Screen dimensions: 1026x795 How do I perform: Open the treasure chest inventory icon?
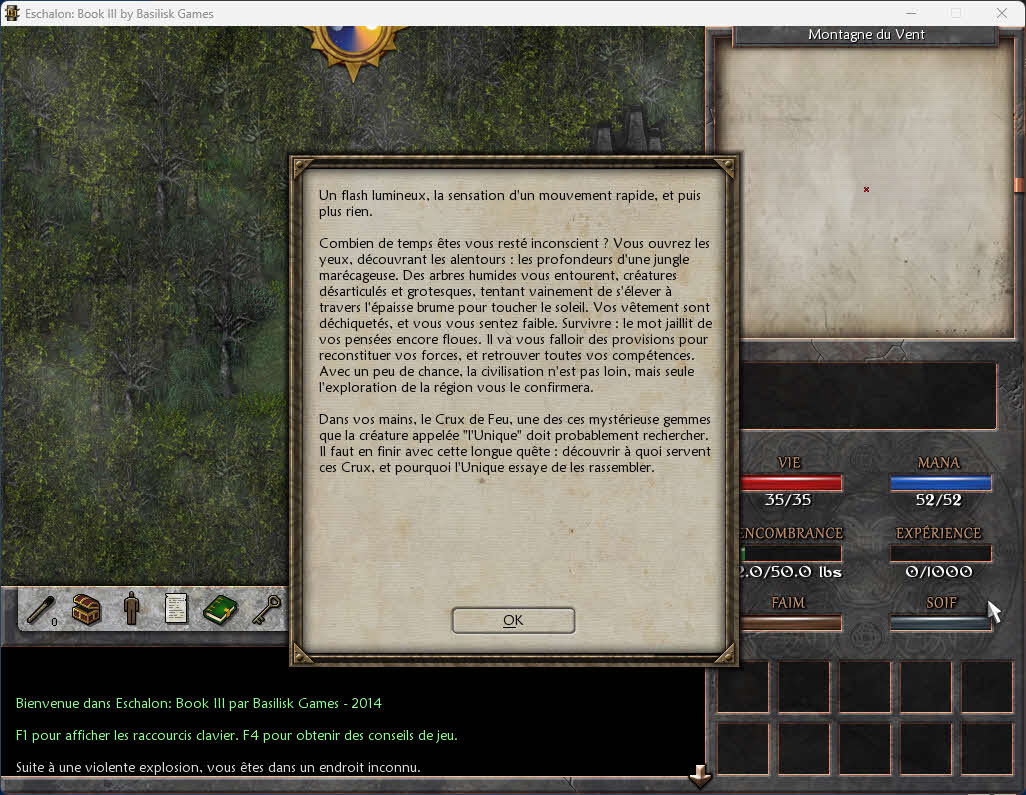click(86, 609)
